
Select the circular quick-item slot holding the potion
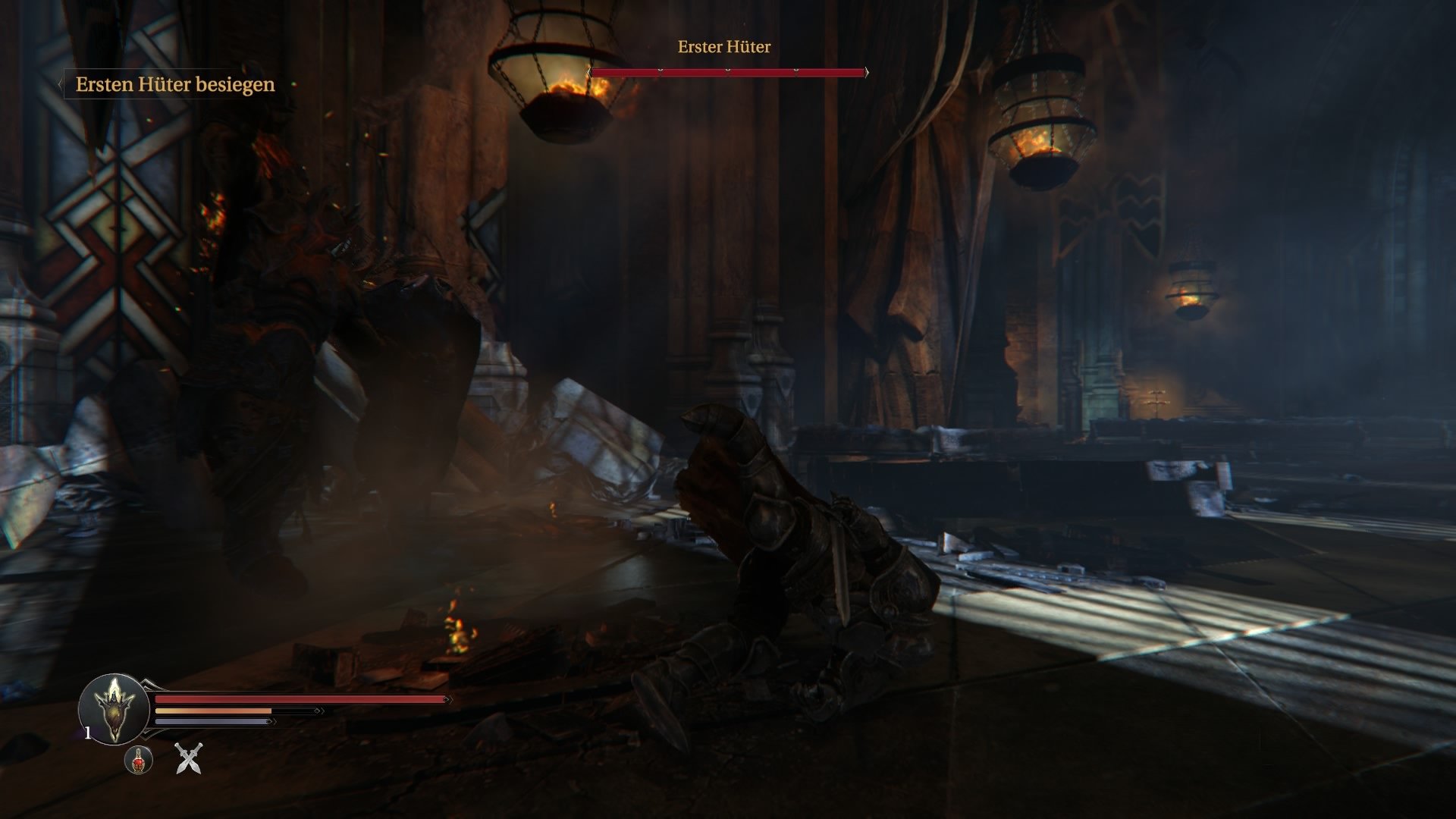pos(138,761)
